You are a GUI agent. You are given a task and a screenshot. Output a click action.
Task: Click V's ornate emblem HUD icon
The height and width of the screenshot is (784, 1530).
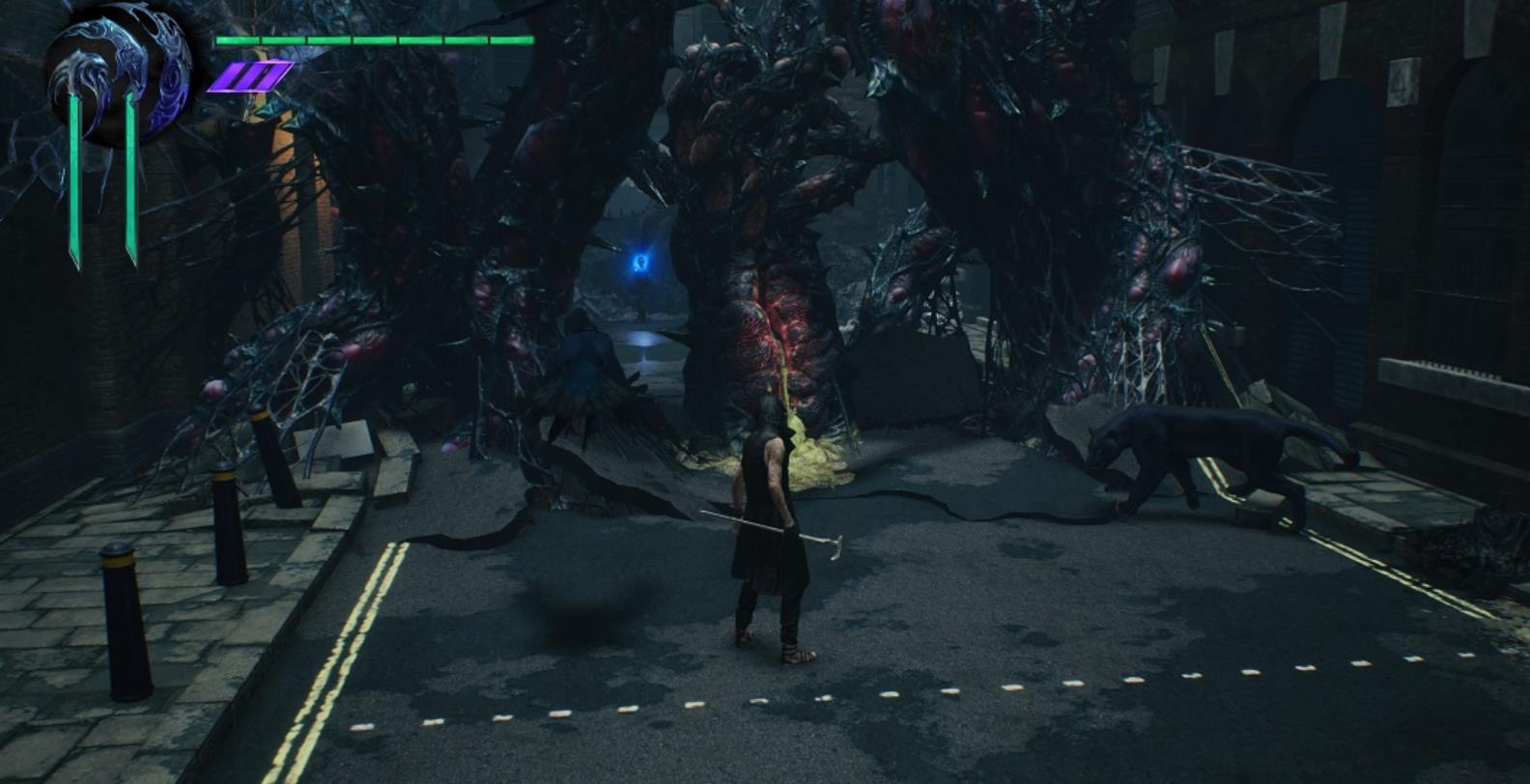pyautogui.click(x=118, y=75)
